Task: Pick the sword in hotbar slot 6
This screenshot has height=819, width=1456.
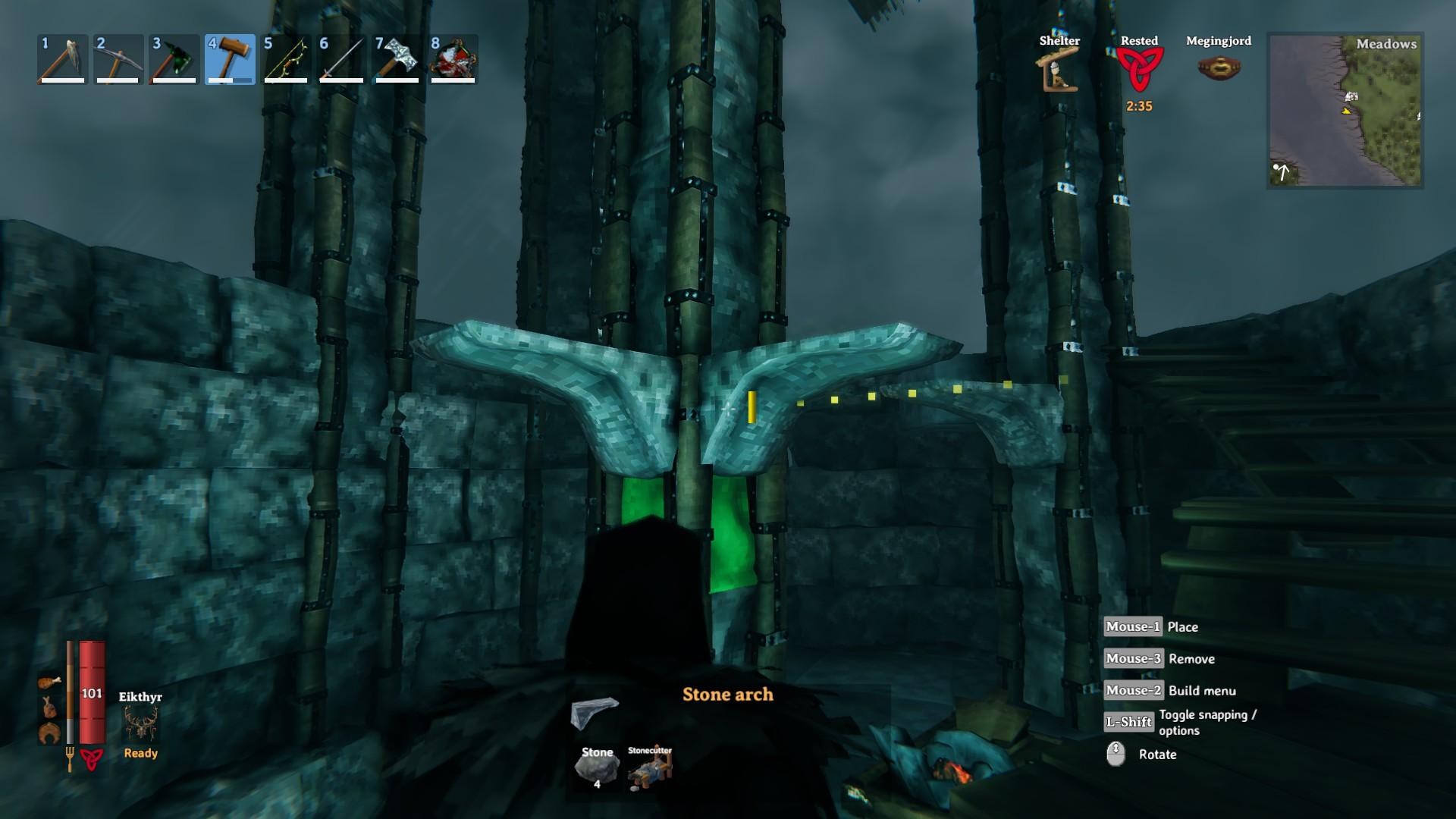Action: click(341, 59)
